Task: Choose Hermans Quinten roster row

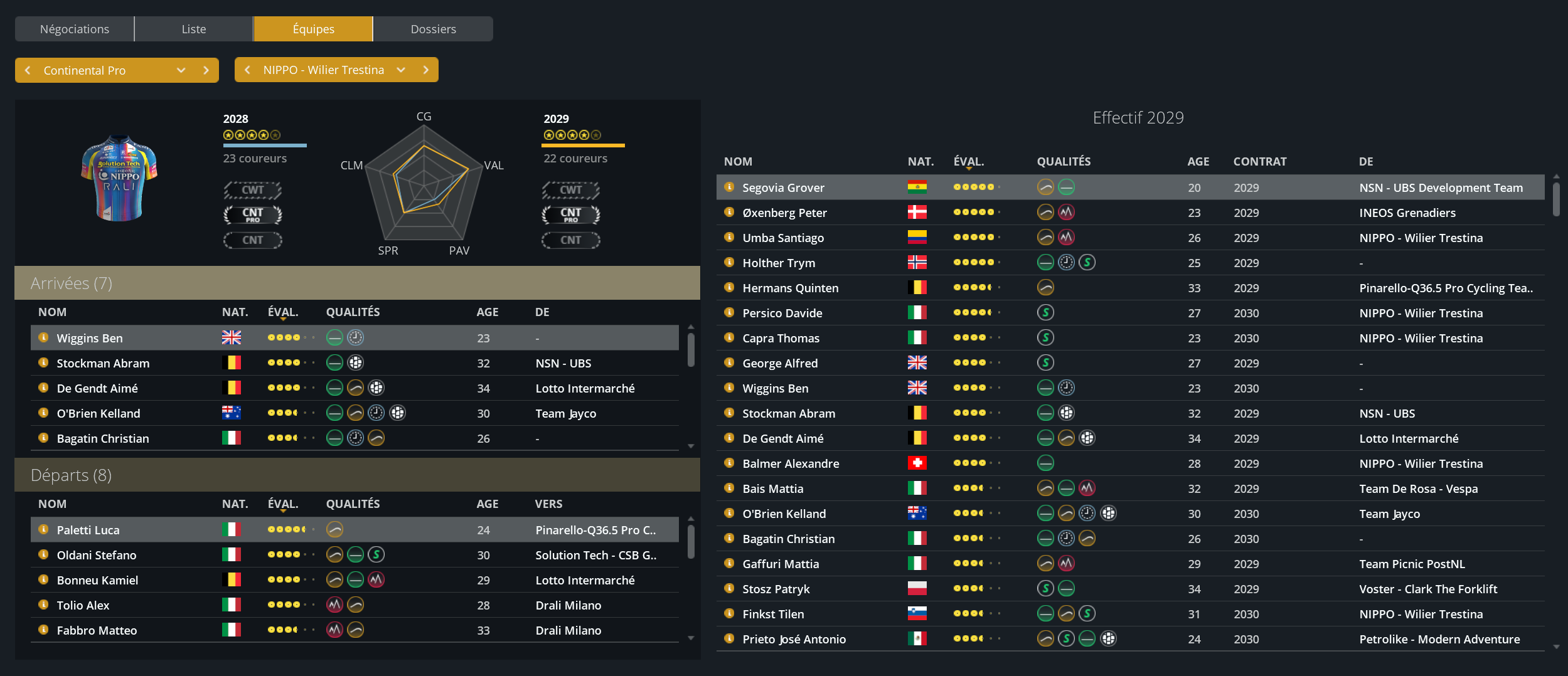Action: (790, 288)
